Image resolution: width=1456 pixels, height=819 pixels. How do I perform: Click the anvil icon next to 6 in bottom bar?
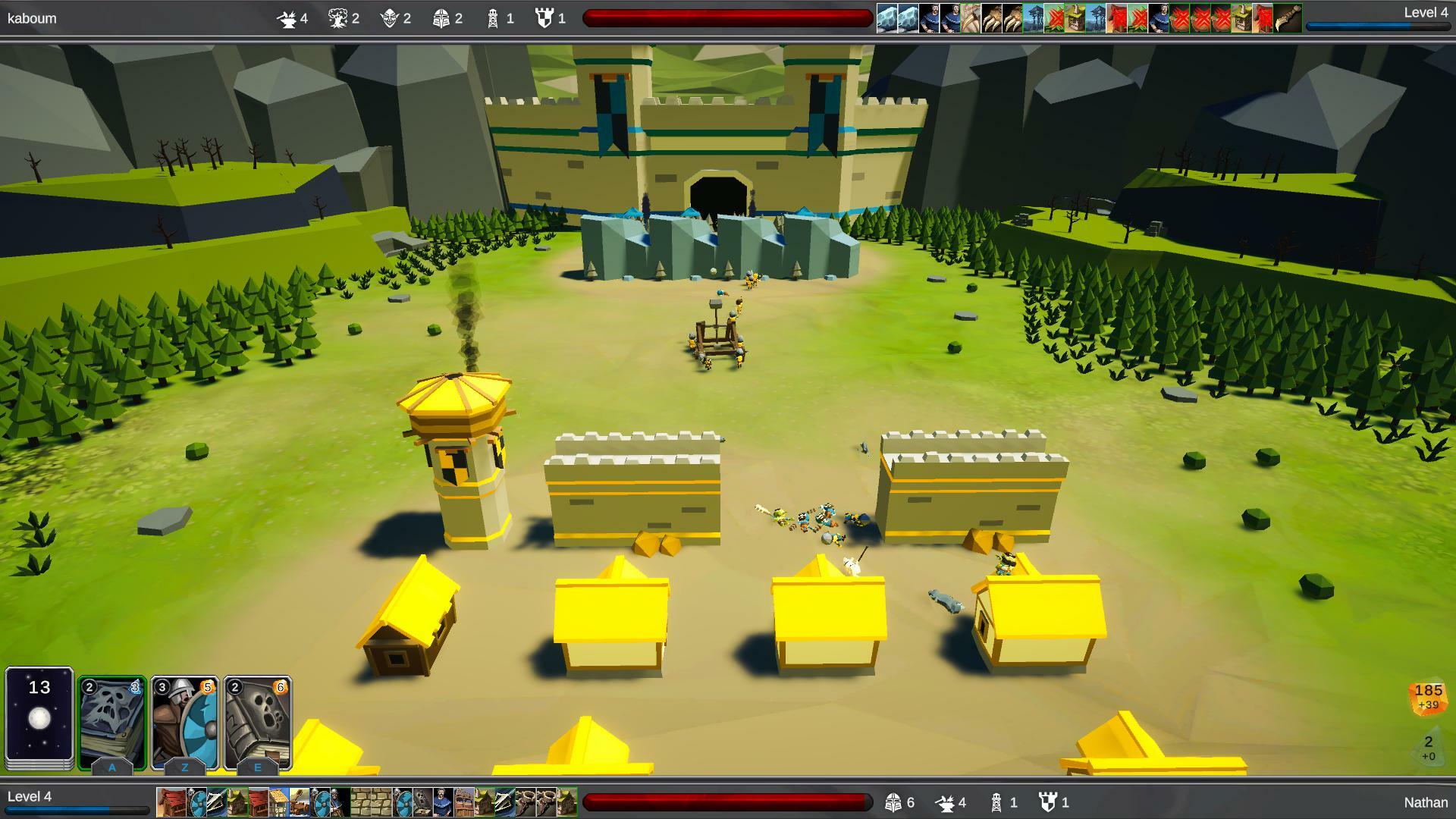tap(946, 802)
